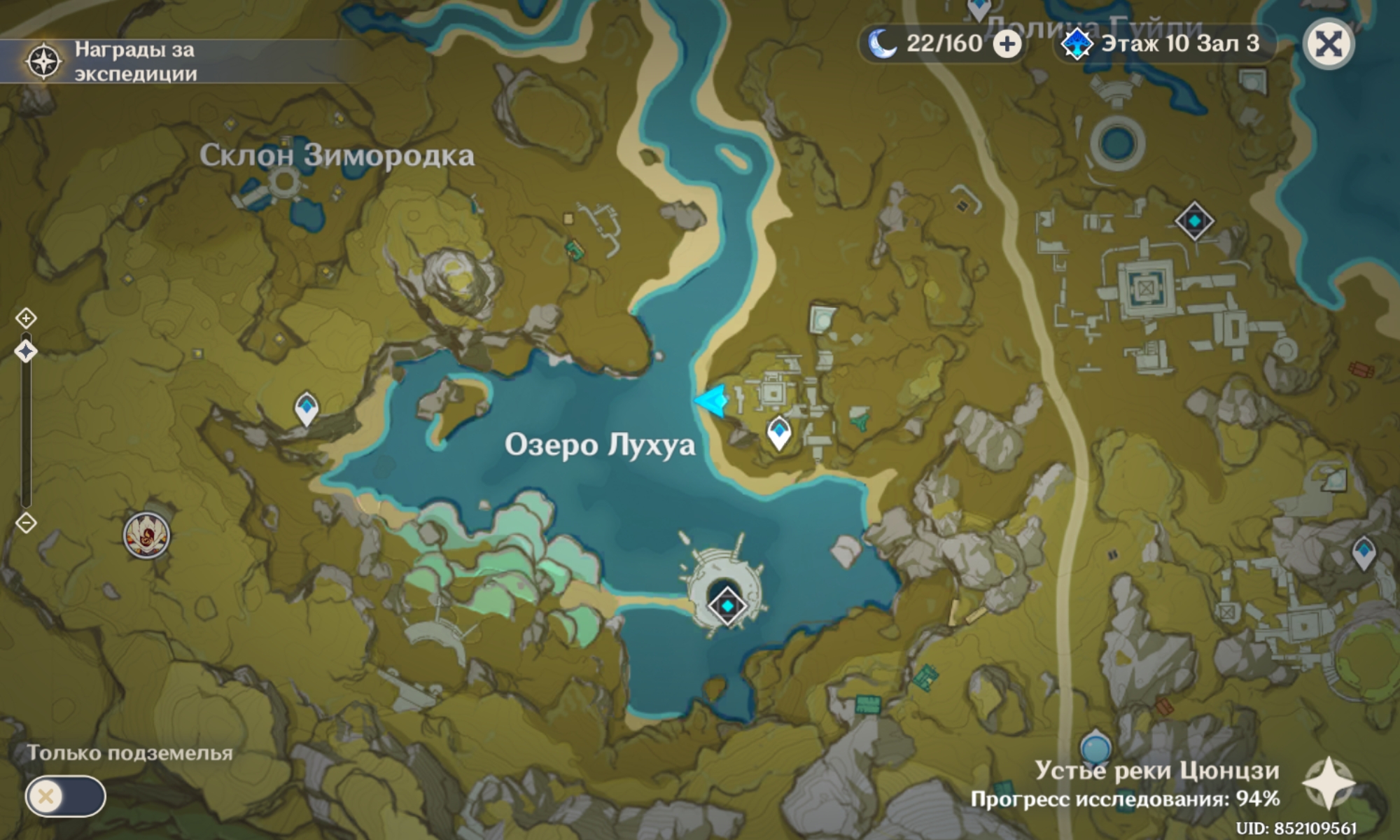Click the map zoom slider handle
This screenshot has width=1400, height=840.
click(26, 351)
